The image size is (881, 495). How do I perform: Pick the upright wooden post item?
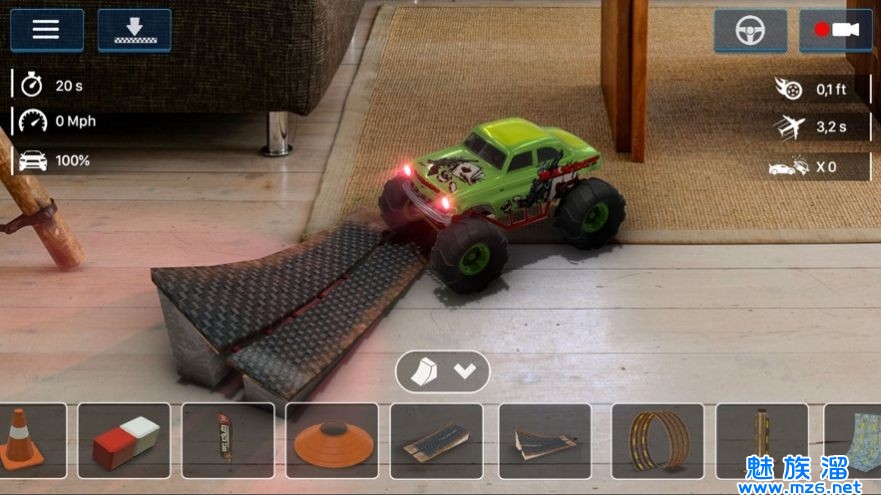coord(762,440)
